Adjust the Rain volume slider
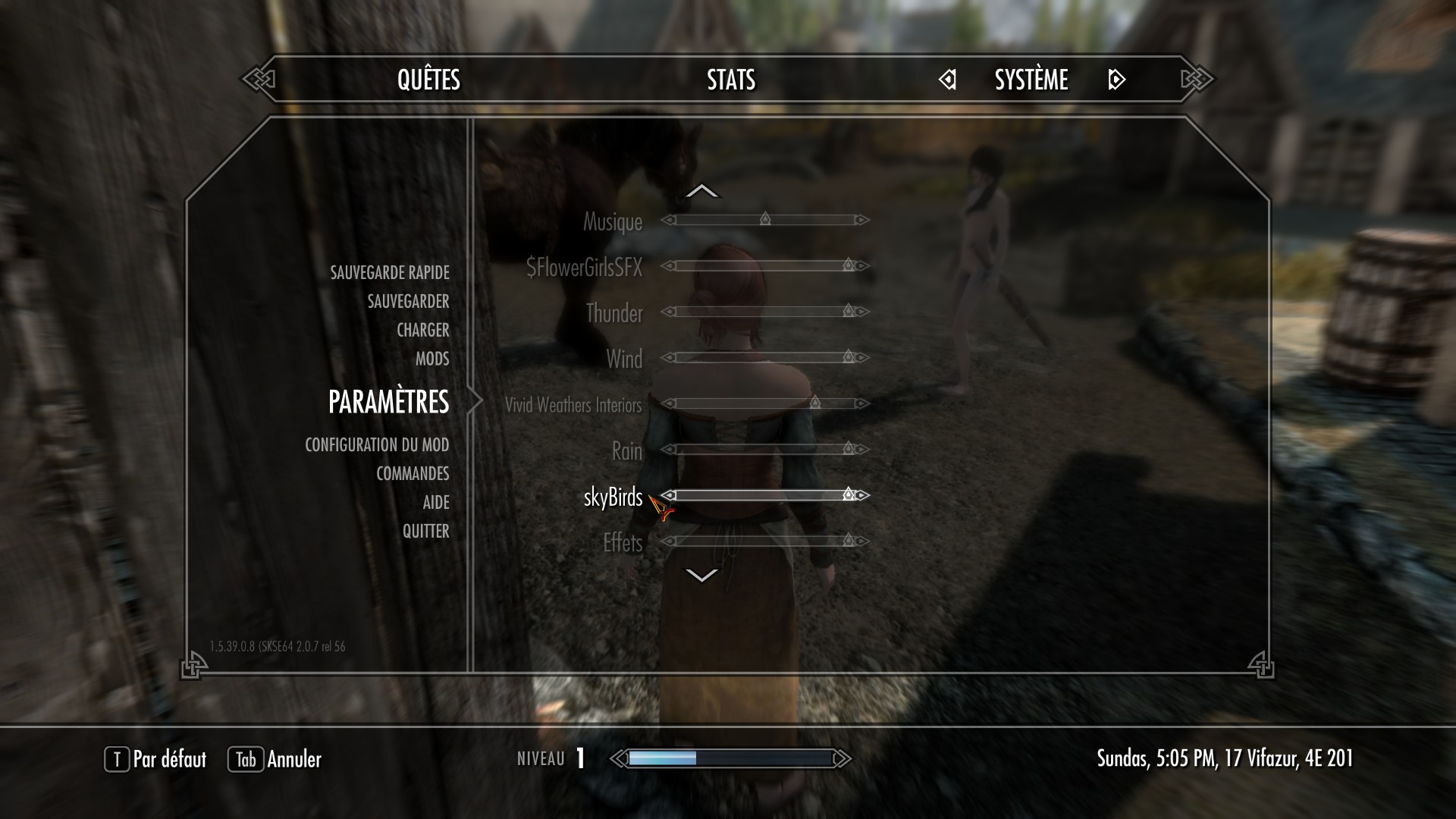The image size is (1456, 819). (765, 449)
